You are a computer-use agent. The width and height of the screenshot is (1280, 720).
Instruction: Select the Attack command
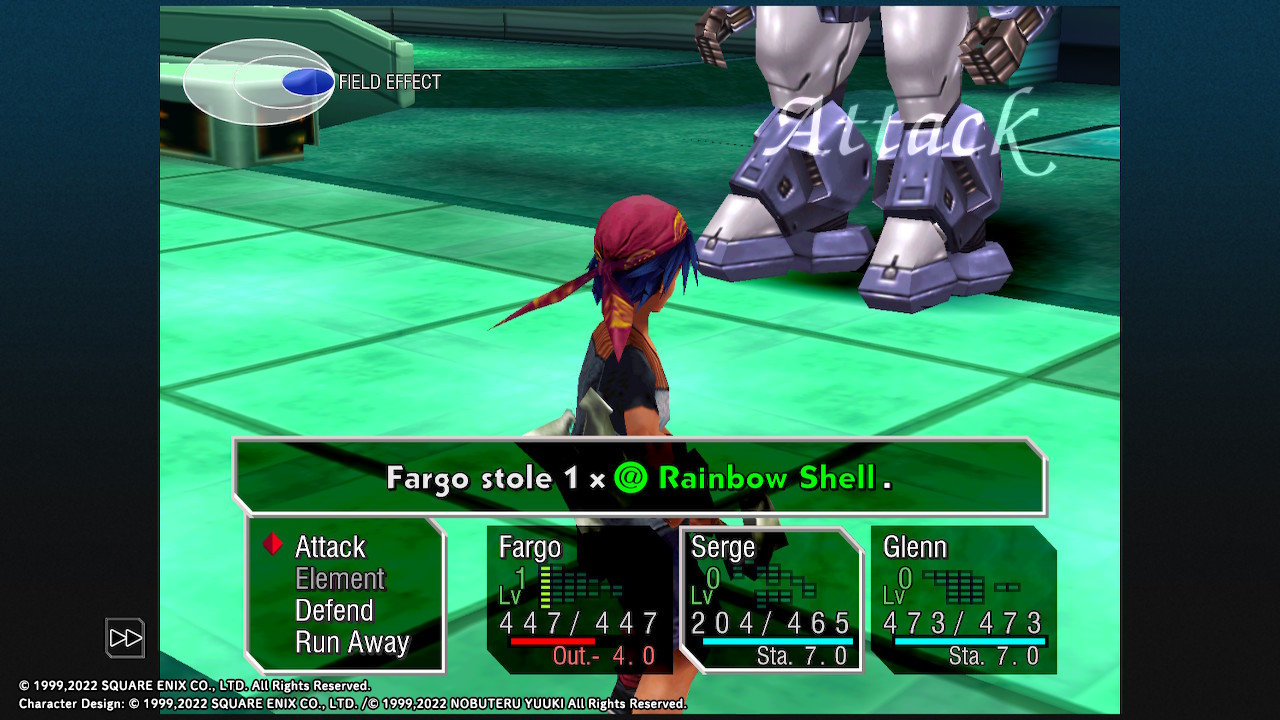pos(330,547)
